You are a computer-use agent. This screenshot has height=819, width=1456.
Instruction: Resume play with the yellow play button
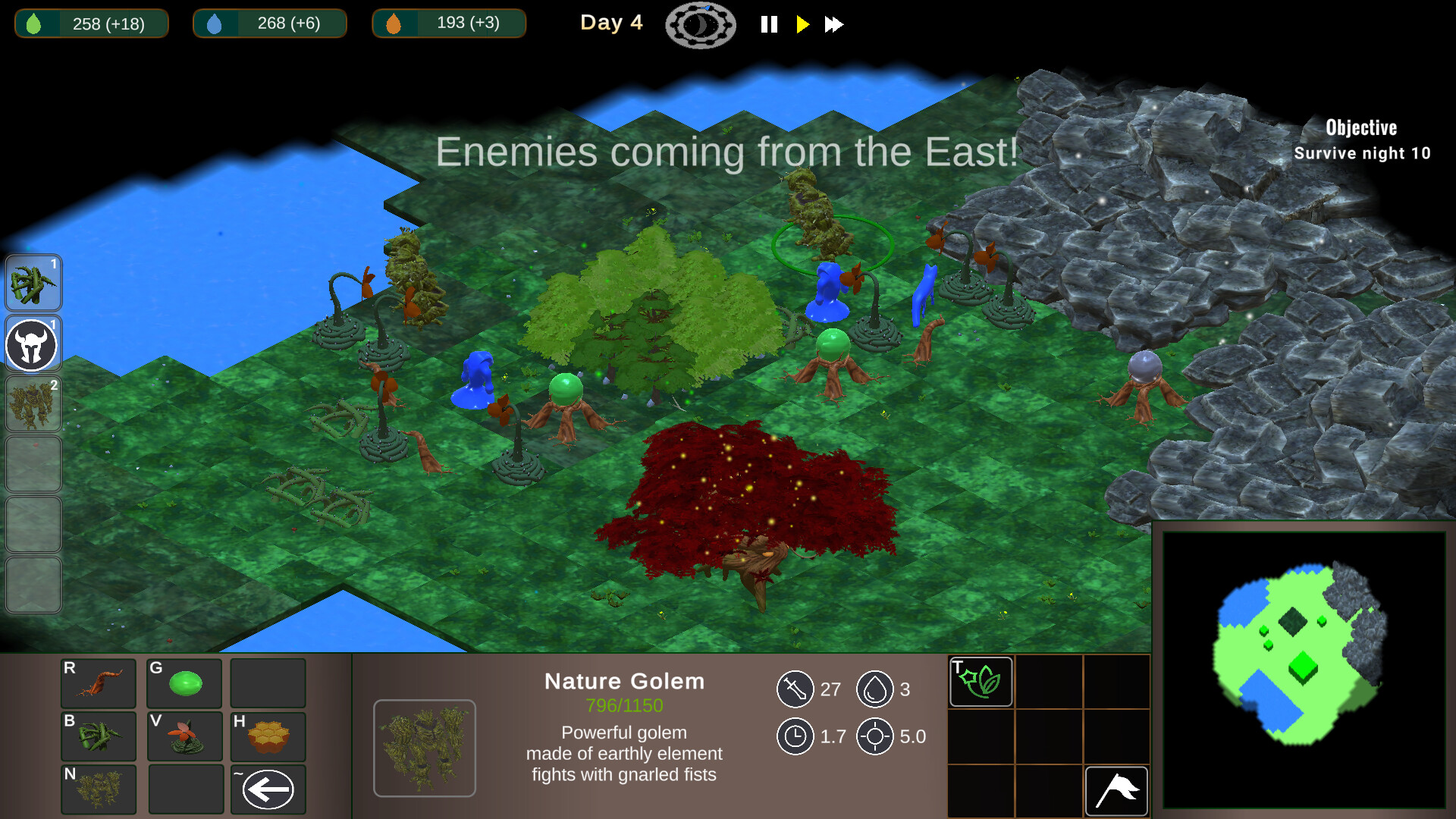[x=803, y=24]
